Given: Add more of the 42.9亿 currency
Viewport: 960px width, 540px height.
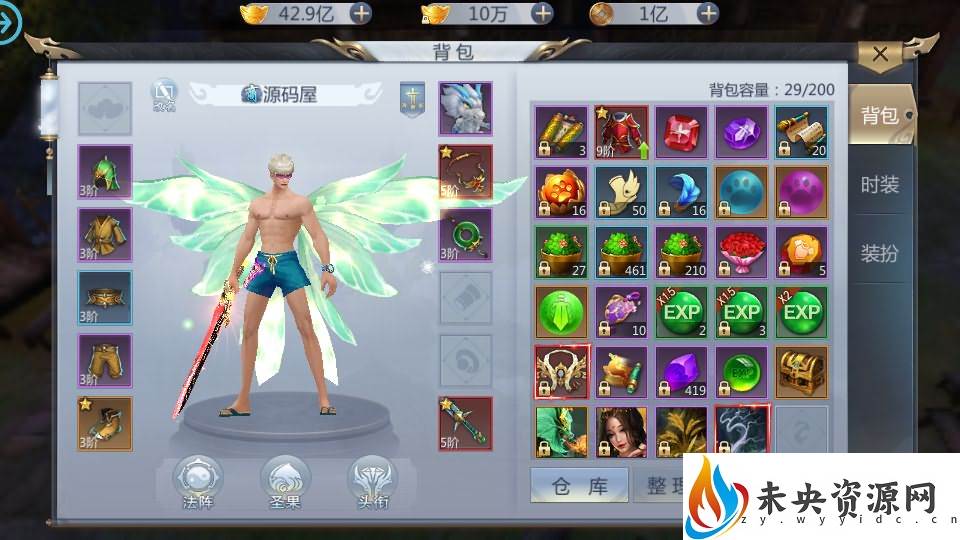Looking at the screenshot, I should tap(359, 13).
